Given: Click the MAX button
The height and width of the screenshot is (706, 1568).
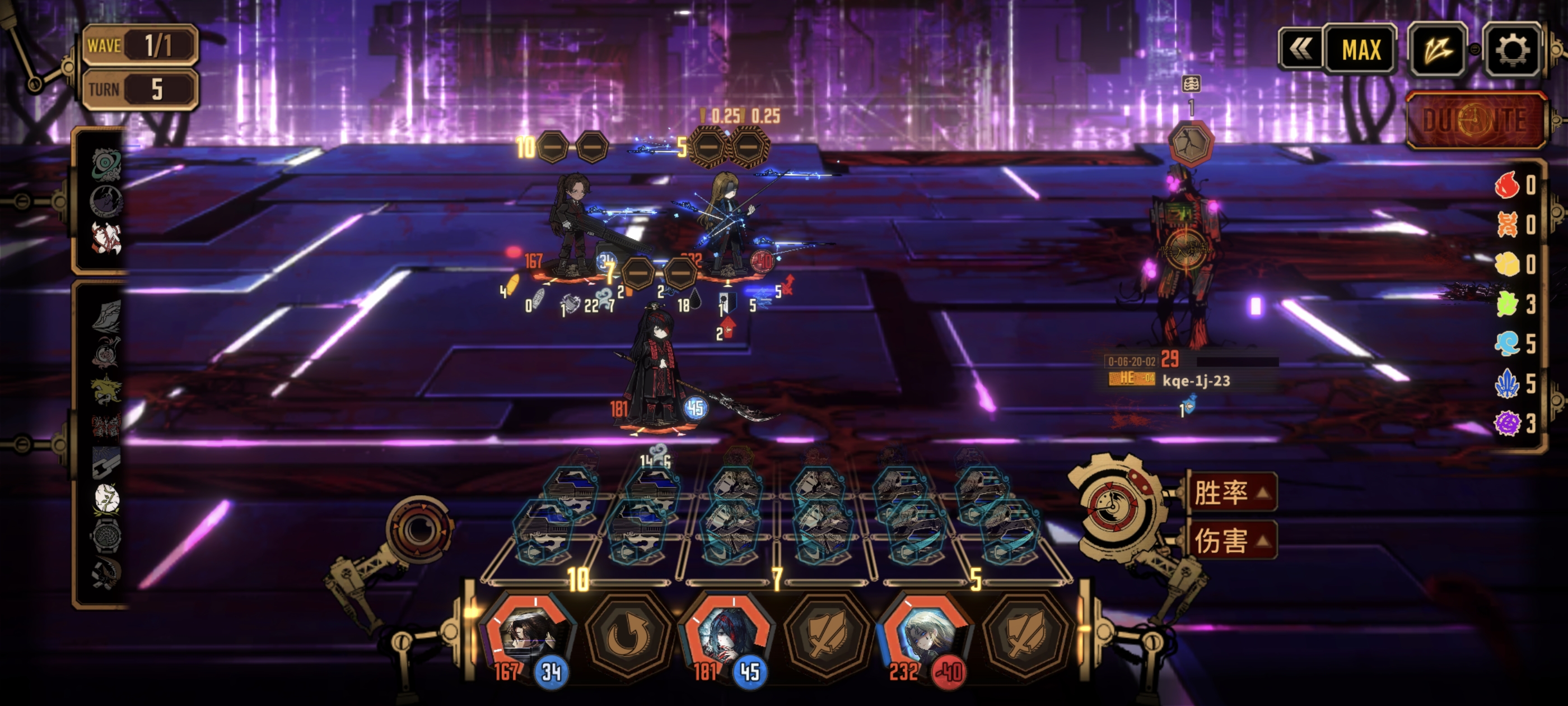Looking at the screenshot, I should tap(1361, 50).
